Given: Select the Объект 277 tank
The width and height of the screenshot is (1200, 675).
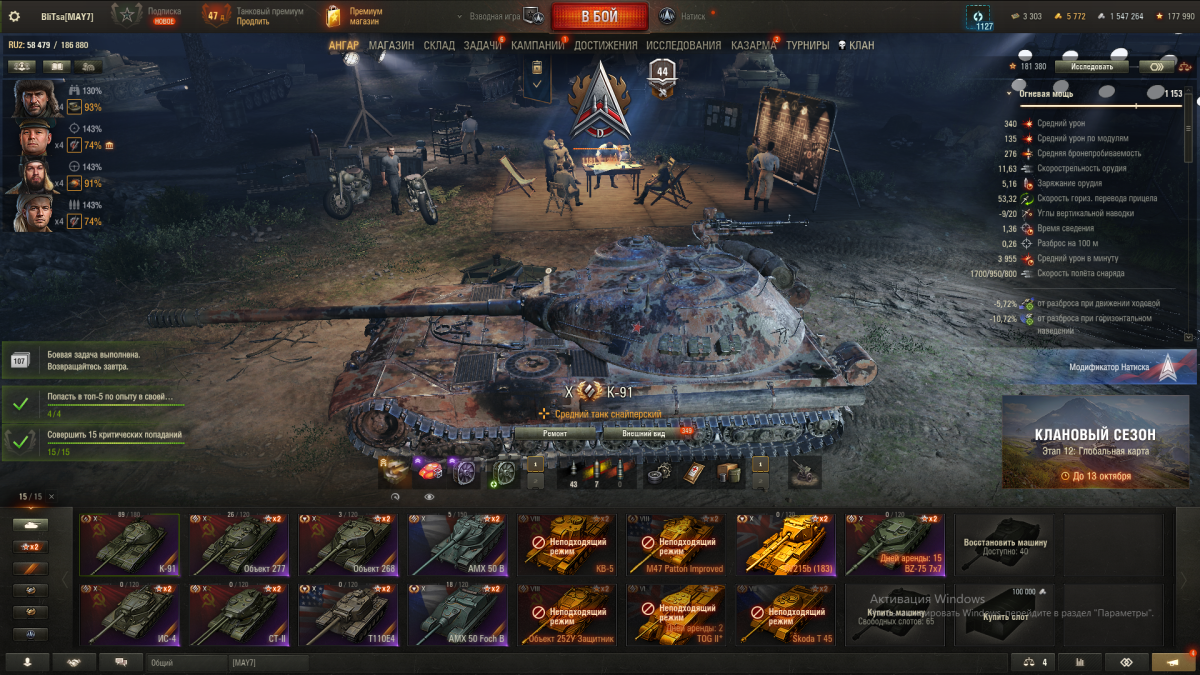Looking at the screenshot, I should [x=239, y=546].
